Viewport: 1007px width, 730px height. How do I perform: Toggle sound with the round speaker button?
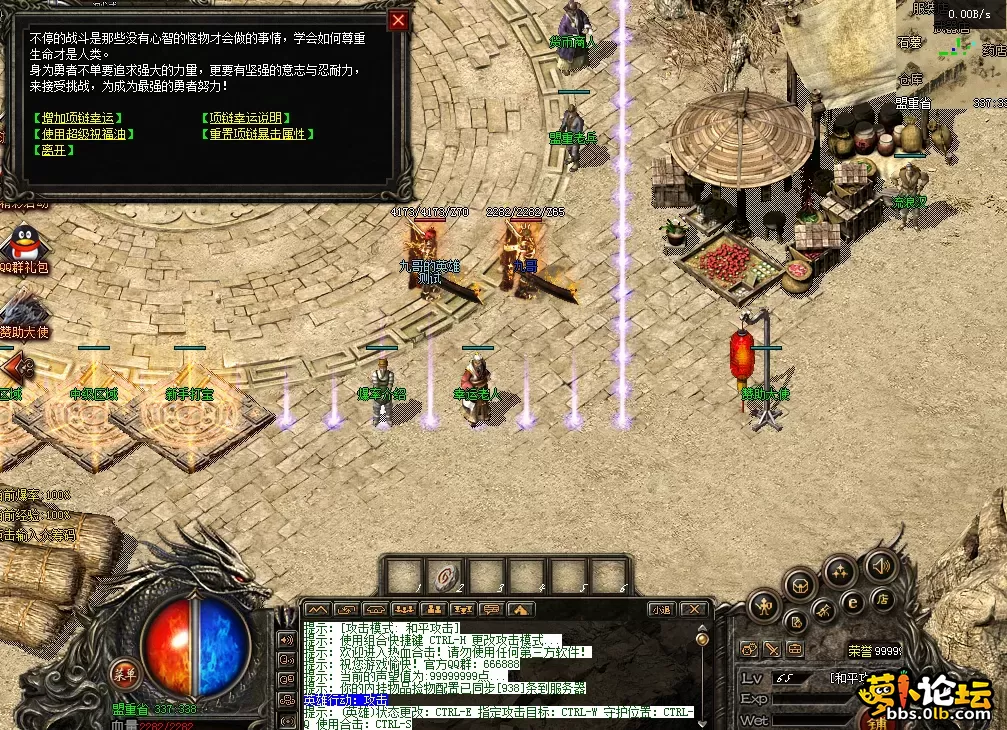point(880,566)
